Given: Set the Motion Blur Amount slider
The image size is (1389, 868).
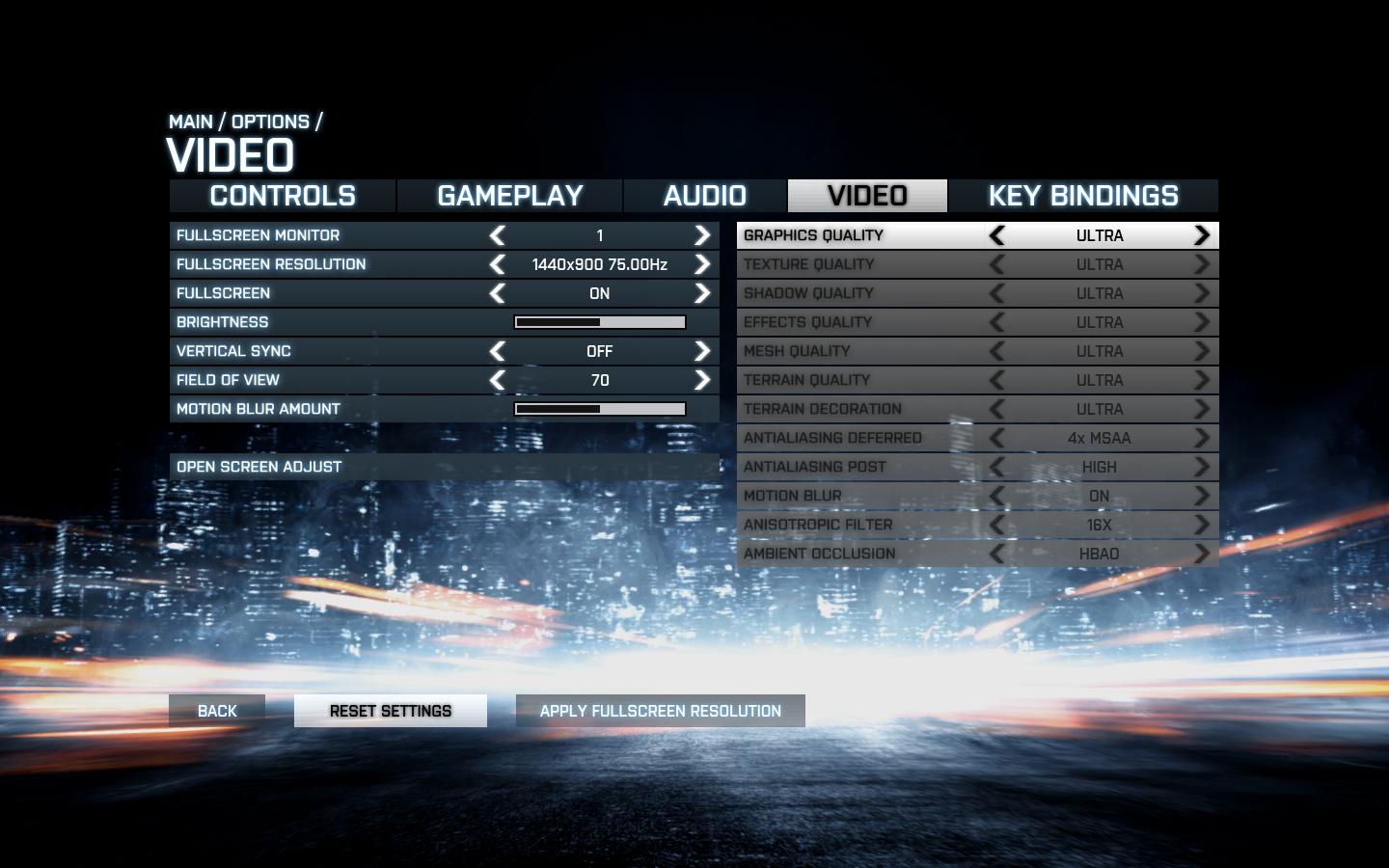Looking at the screenshot, I should [x=600, y=409].
